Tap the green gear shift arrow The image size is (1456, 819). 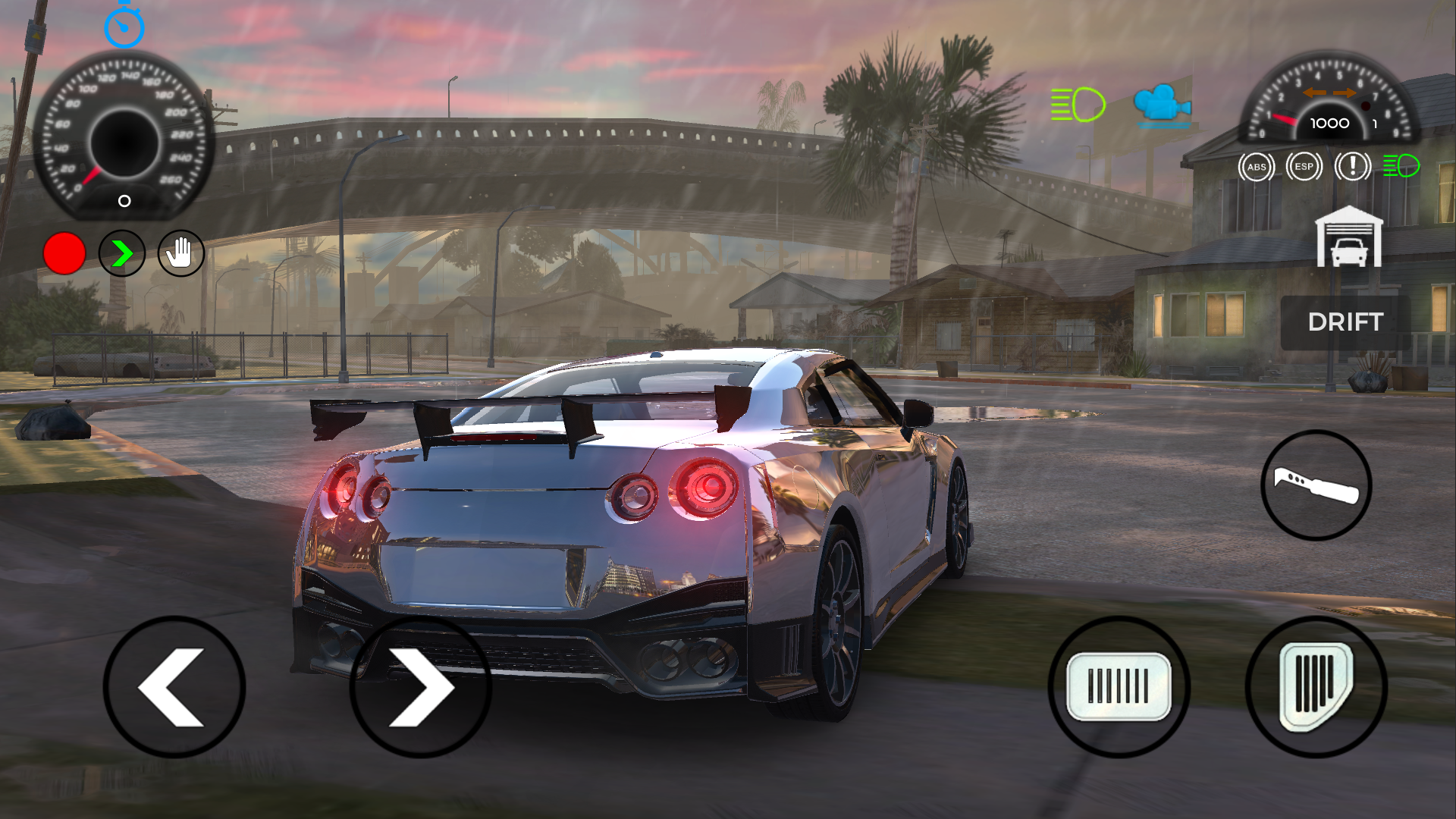pos(122,253)
